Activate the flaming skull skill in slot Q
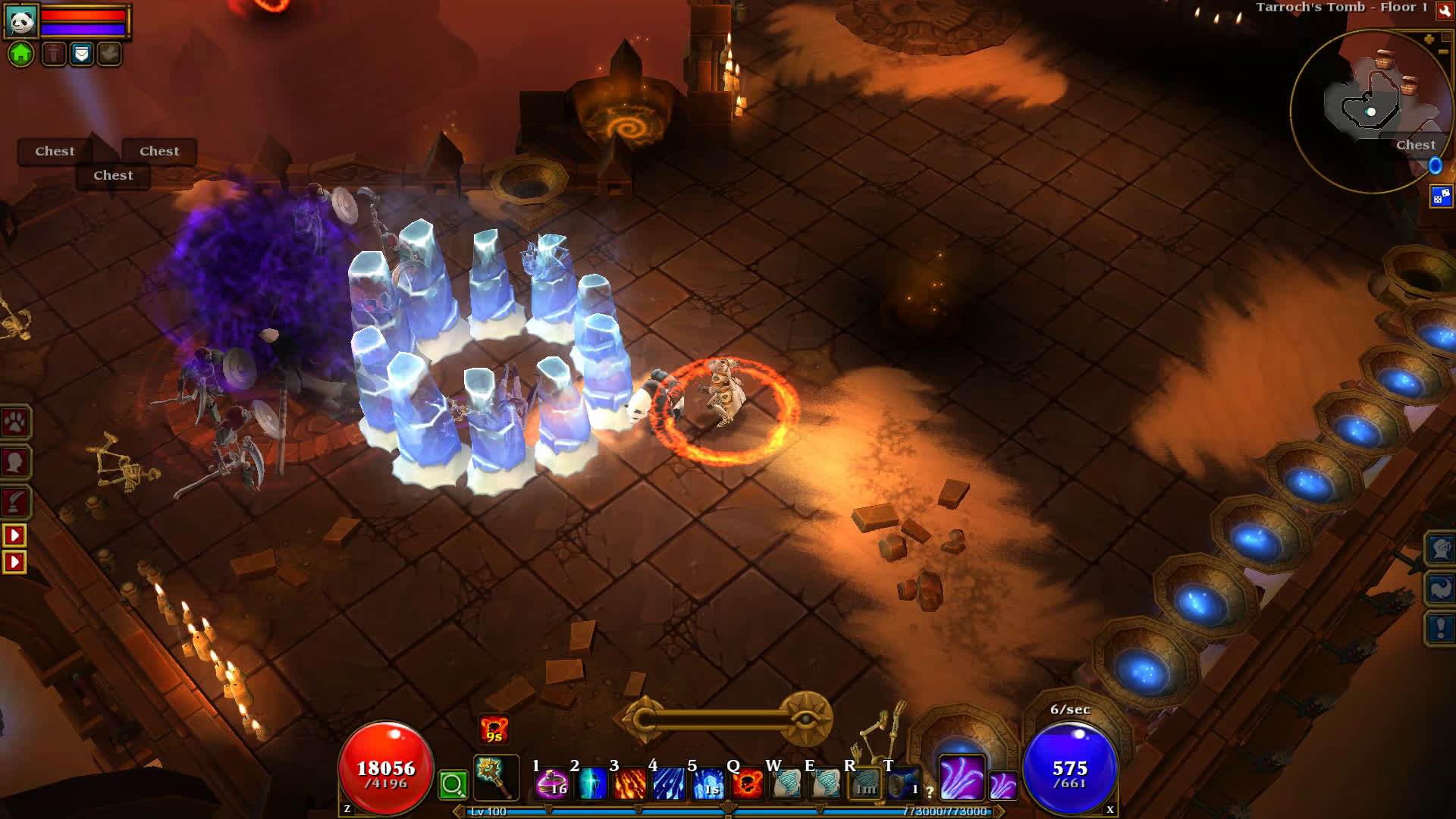Viewport: 1456px width, 819px height. click(x=748, y=783)
